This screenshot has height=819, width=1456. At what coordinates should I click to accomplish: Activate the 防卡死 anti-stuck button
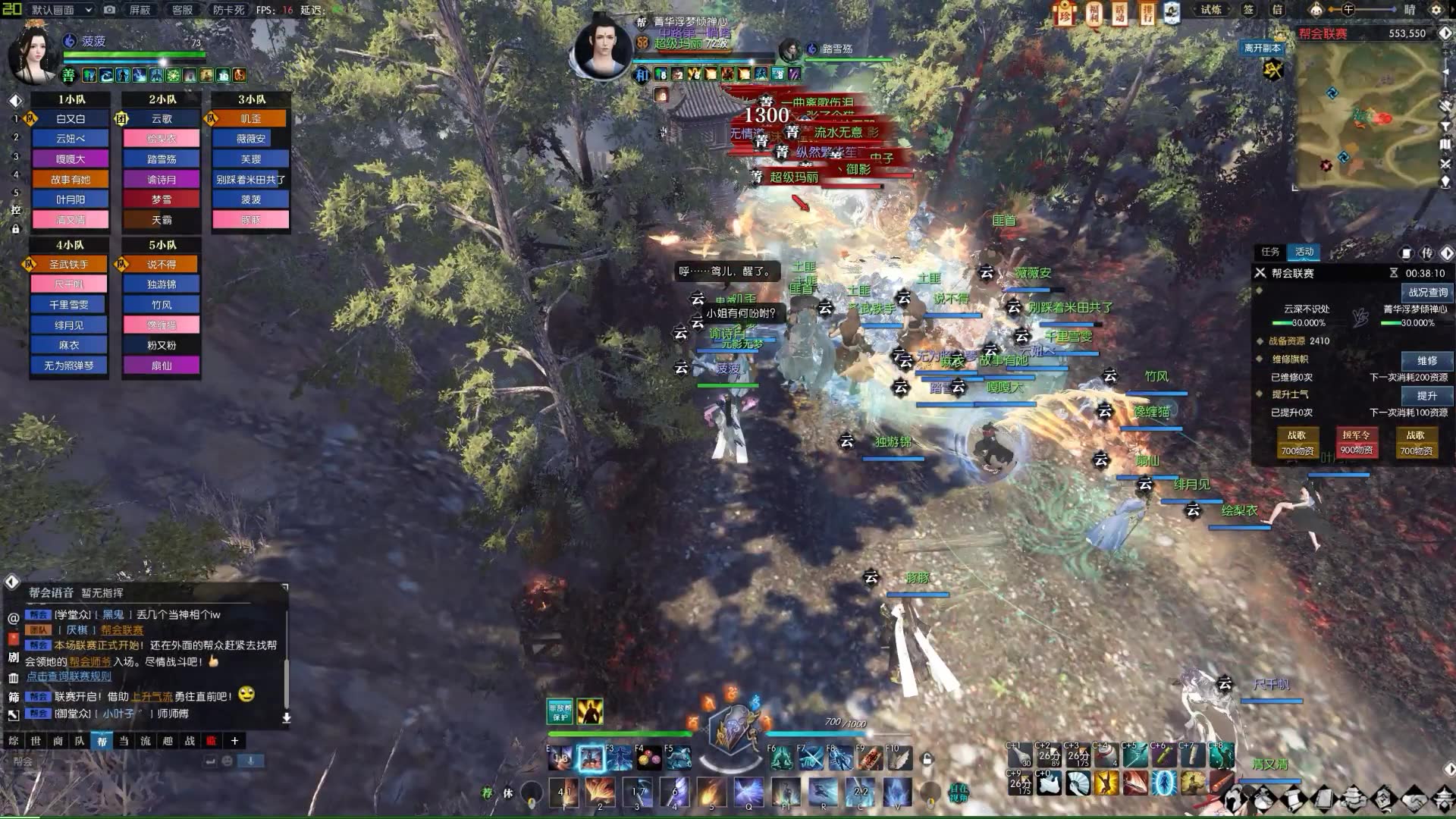pos(228,10)
